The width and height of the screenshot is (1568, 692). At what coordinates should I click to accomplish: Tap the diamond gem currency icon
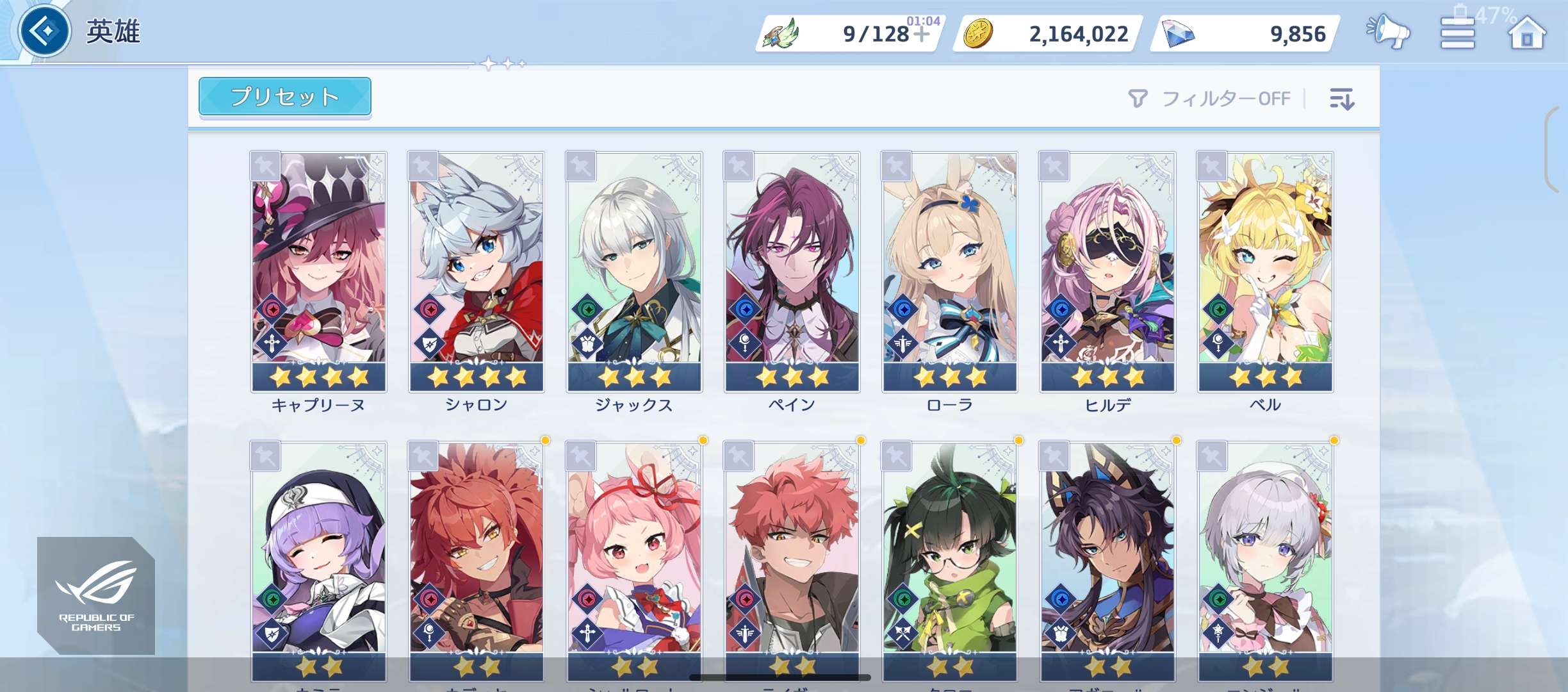(x=1177, y=34)
